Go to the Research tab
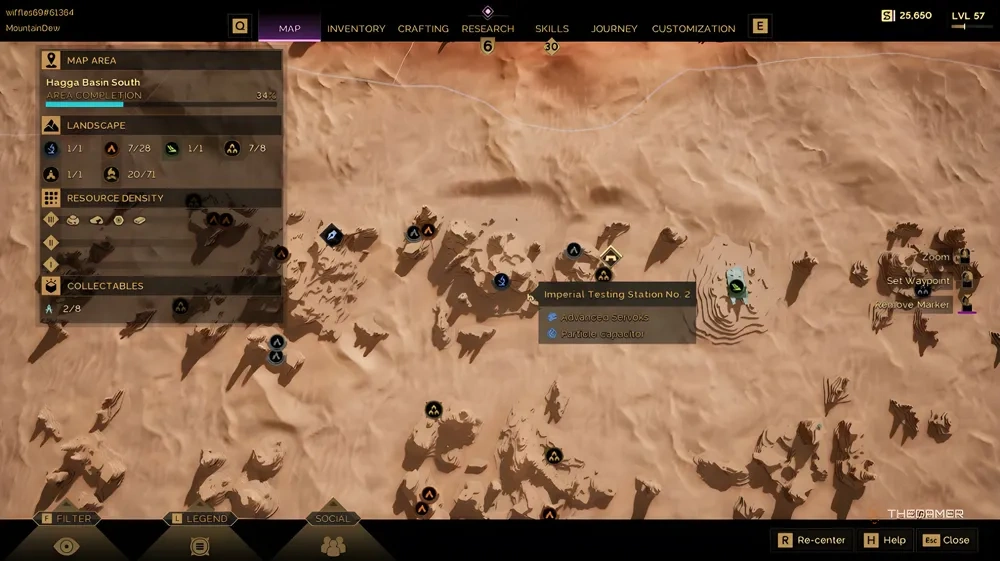The height and width of the screenshot is (561, 1000). tap(487, 29)
